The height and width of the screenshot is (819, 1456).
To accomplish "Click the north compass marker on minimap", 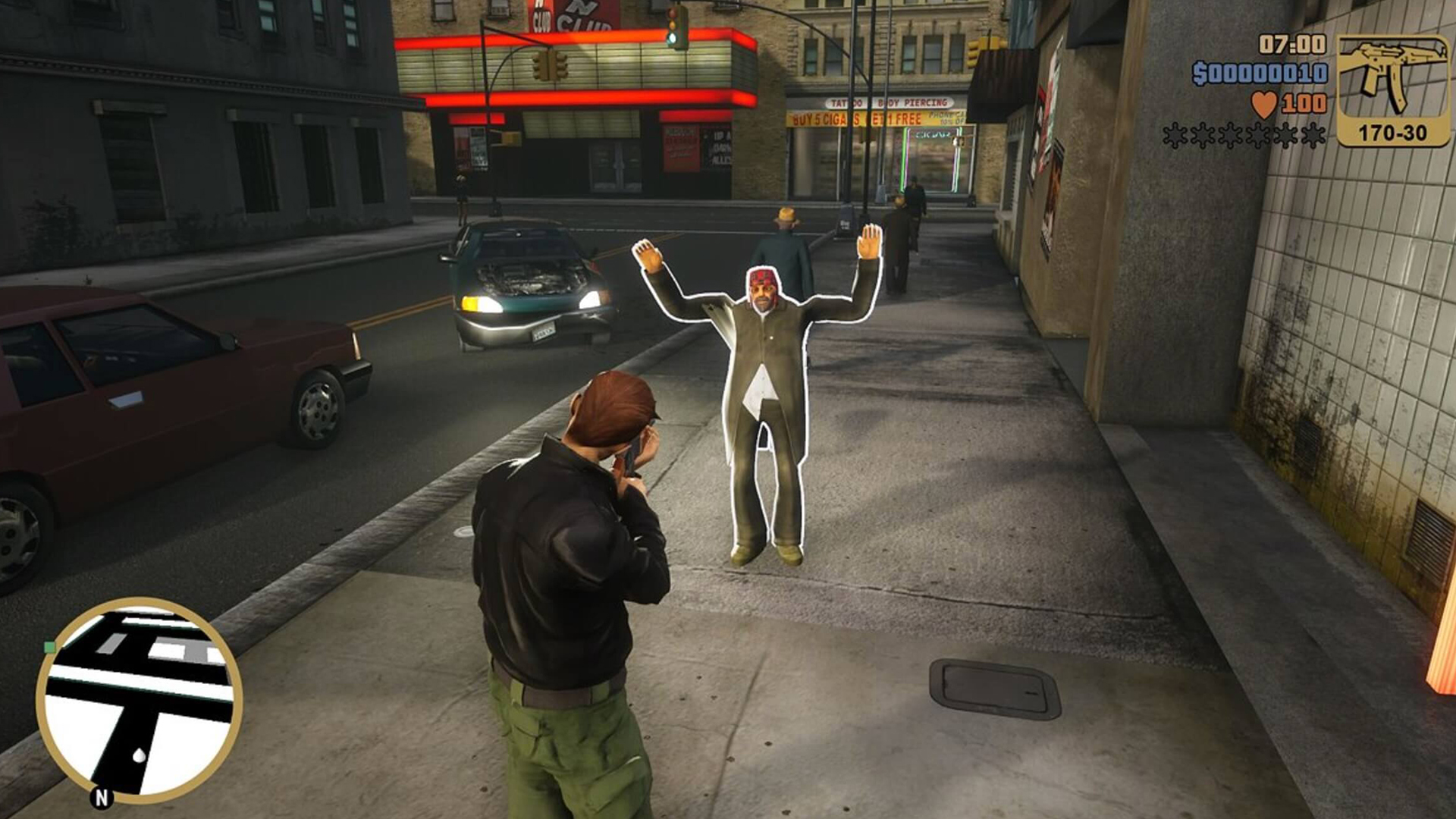I will [x=102, y=797].
